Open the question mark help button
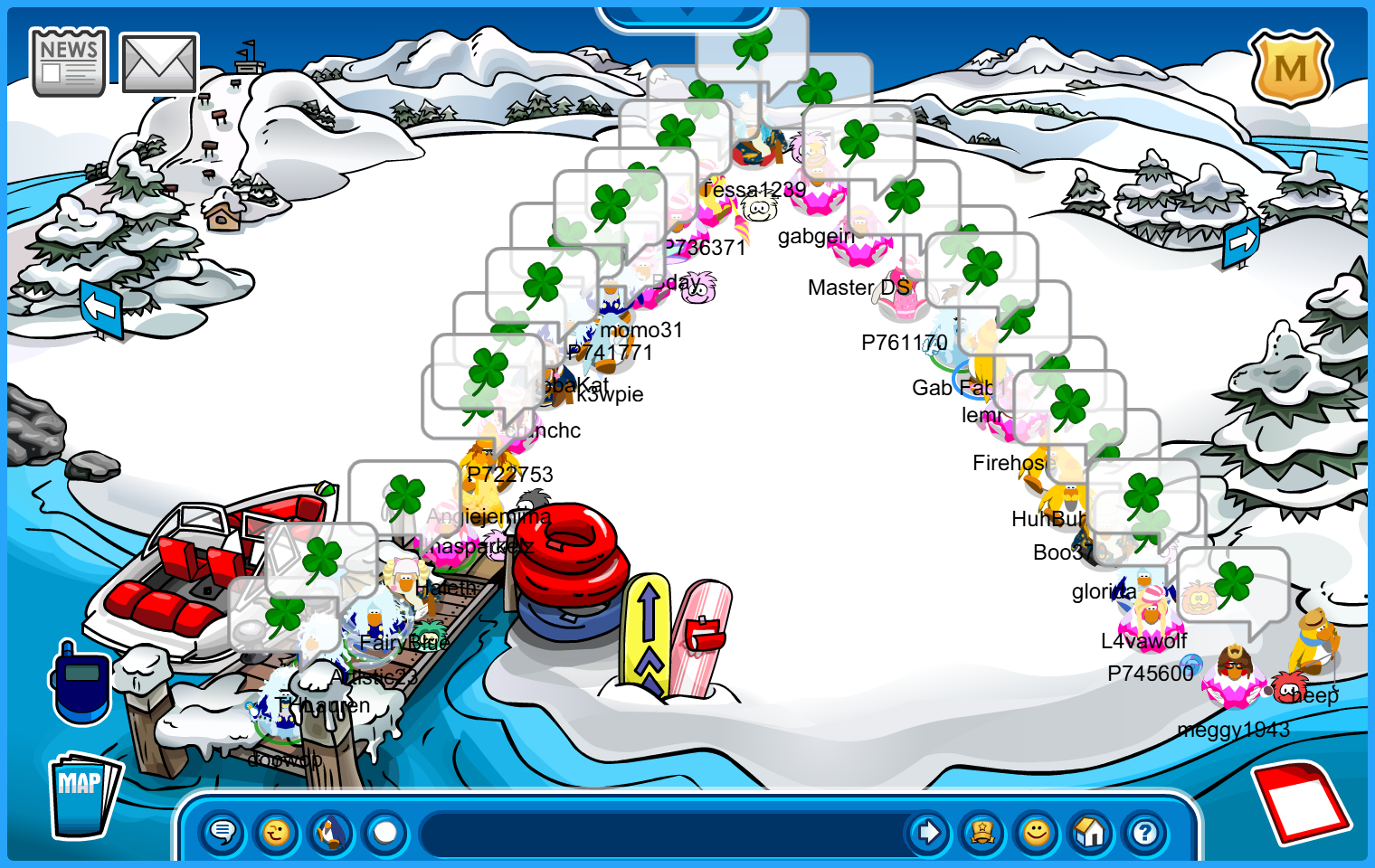The height and width of the screenshot is (868, 1375). tap(1145, 832)
